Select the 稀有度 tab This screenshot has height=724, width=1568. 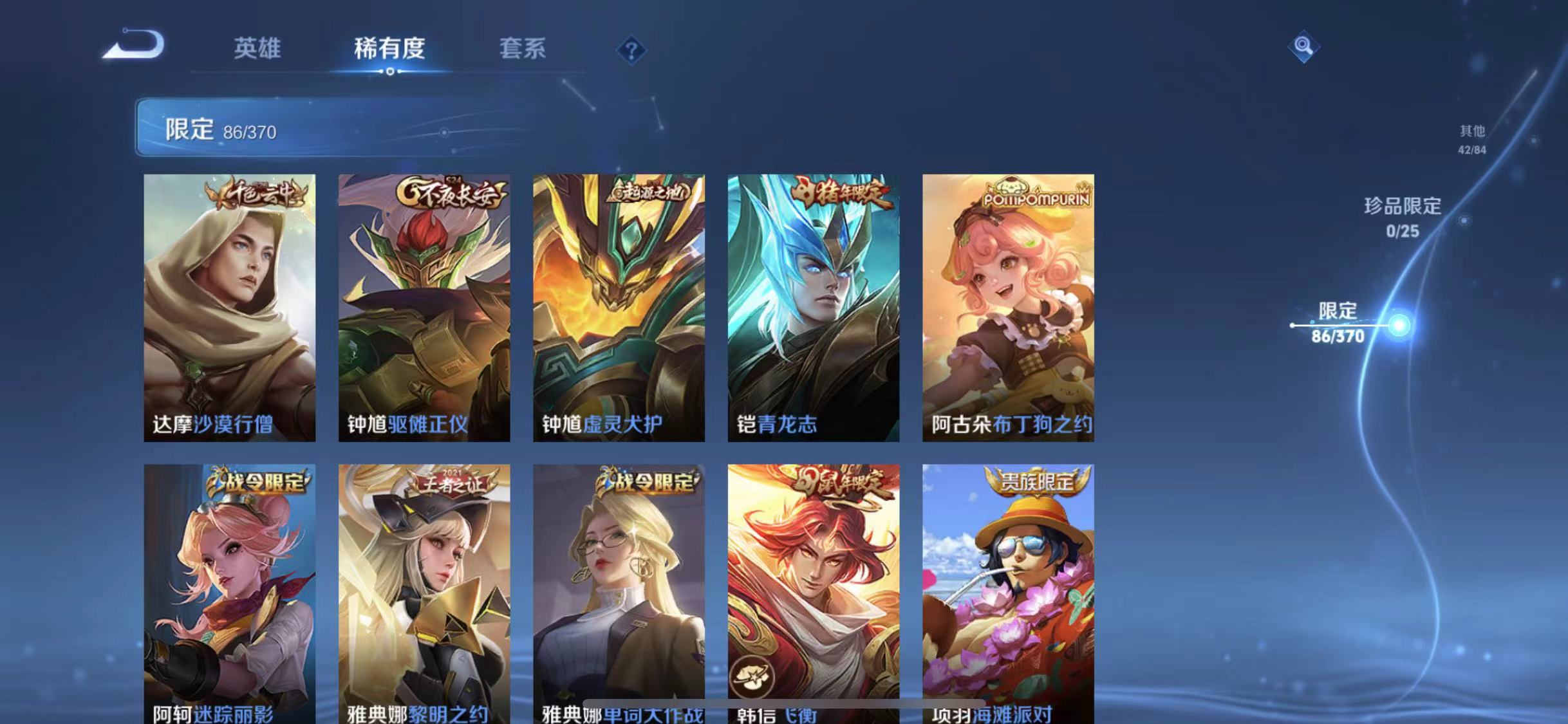[389, 48]
